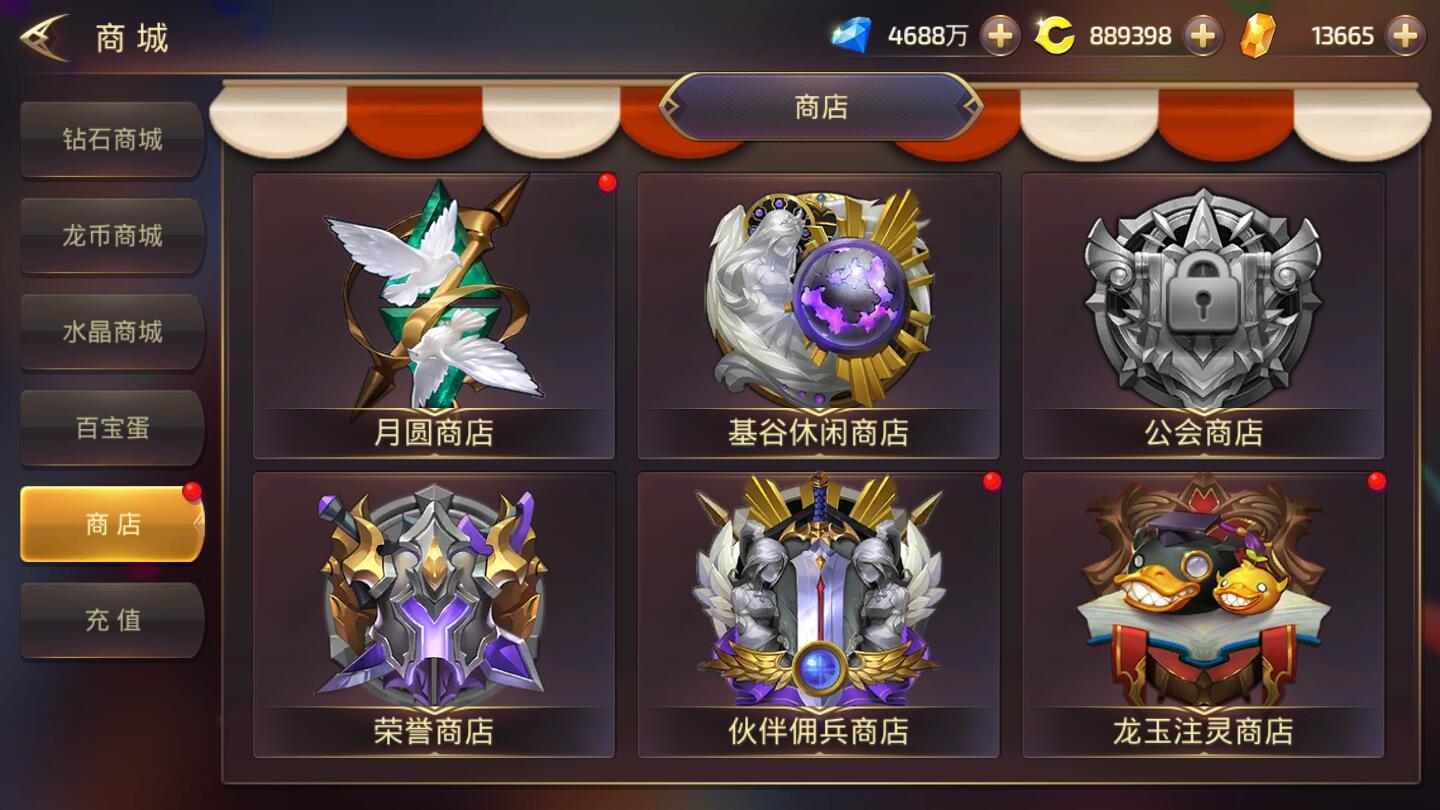This screenshot has width=1440, height=810.
Task: Click the locked 公会商店 shield icon
Action: 1200,295
